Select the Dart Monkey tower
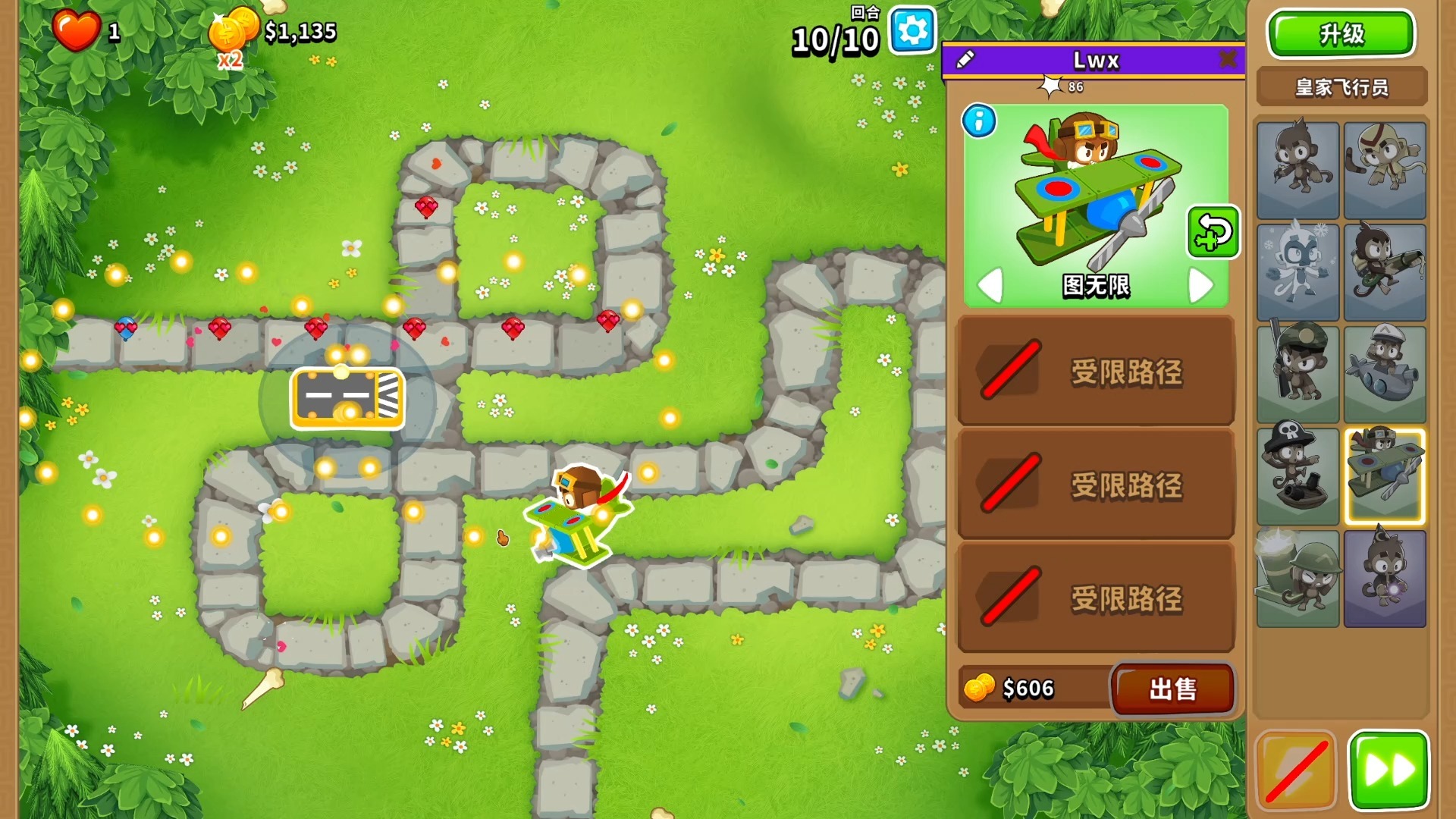The image size is (1456, 819). click(1298, 171)
